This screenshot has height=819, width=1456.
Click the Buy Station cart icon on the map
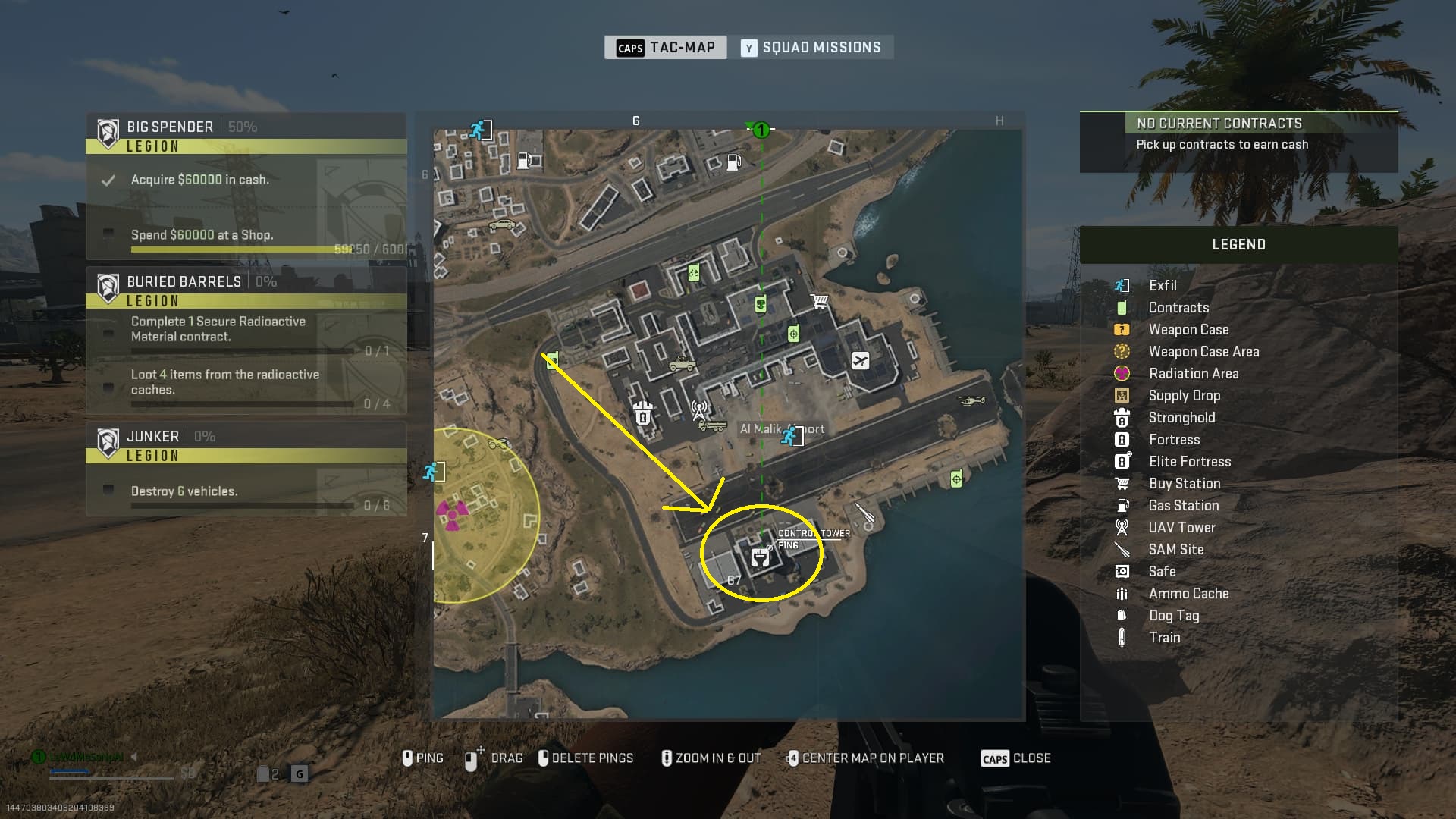tap(819, 300)
